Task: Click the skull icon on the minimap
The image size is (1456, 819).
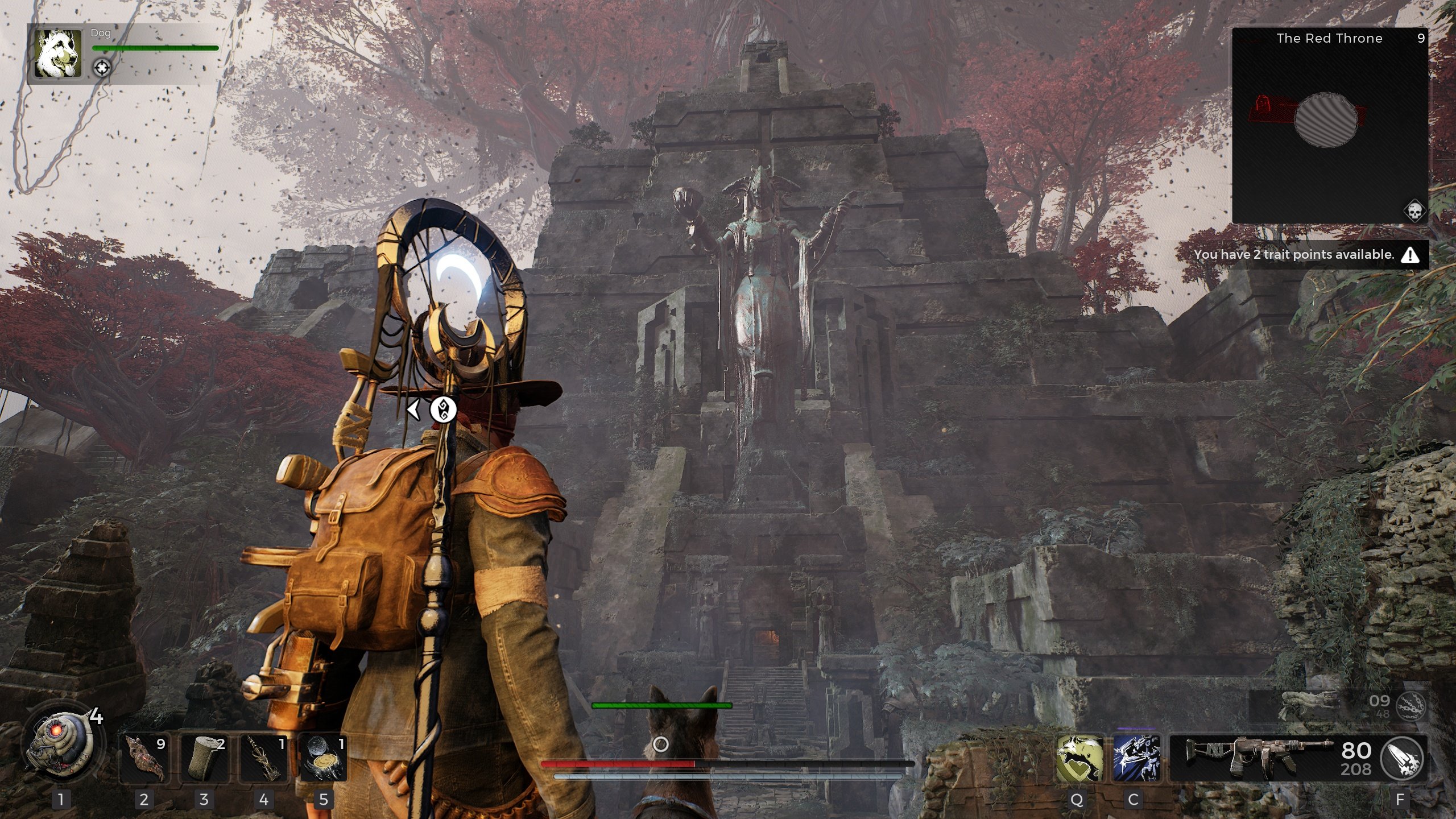Action: click(x=1414, y=211)
